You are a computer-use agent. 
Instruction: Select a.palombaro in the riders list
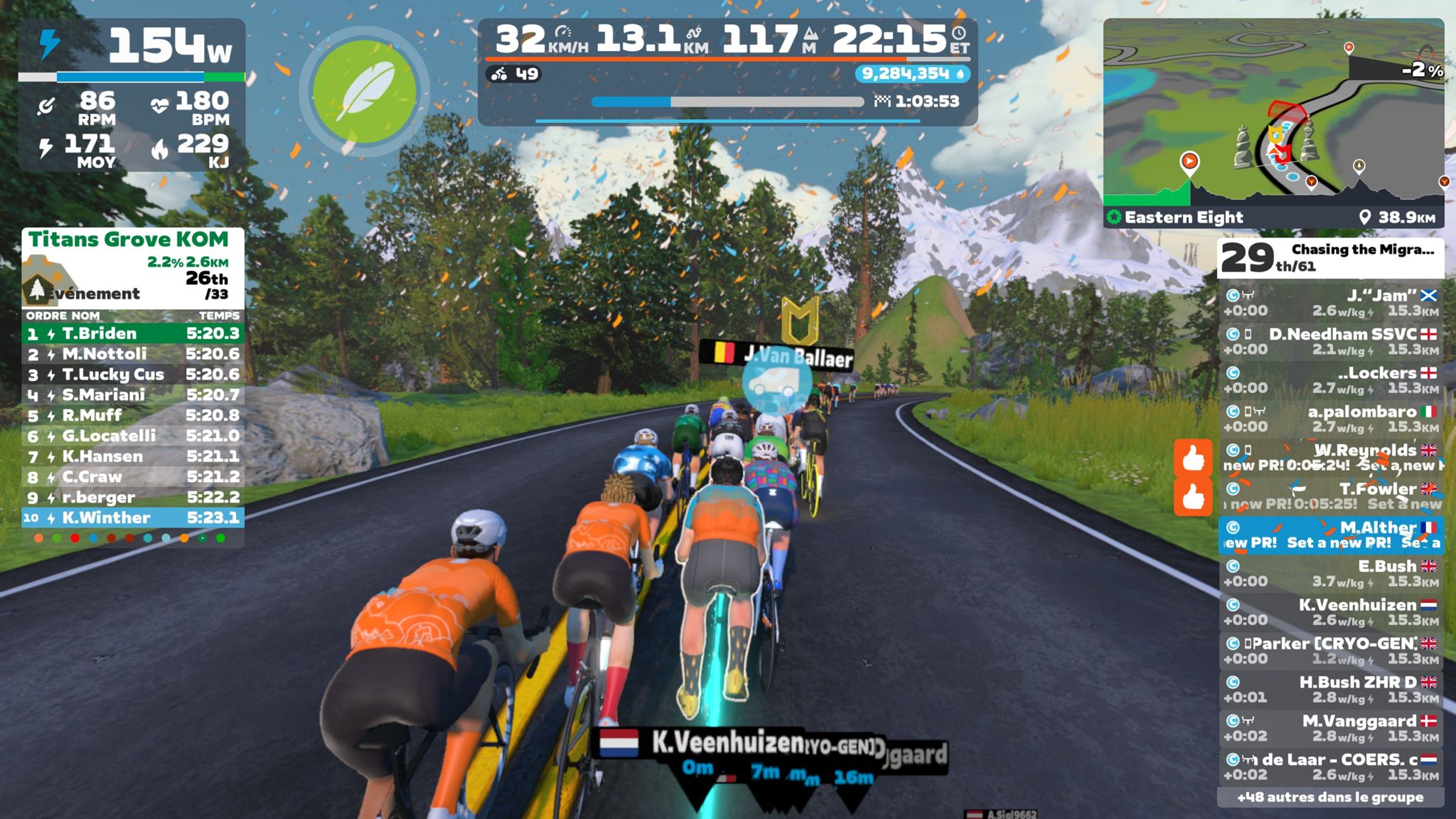pyautogui.click(x=1331, y=419)
